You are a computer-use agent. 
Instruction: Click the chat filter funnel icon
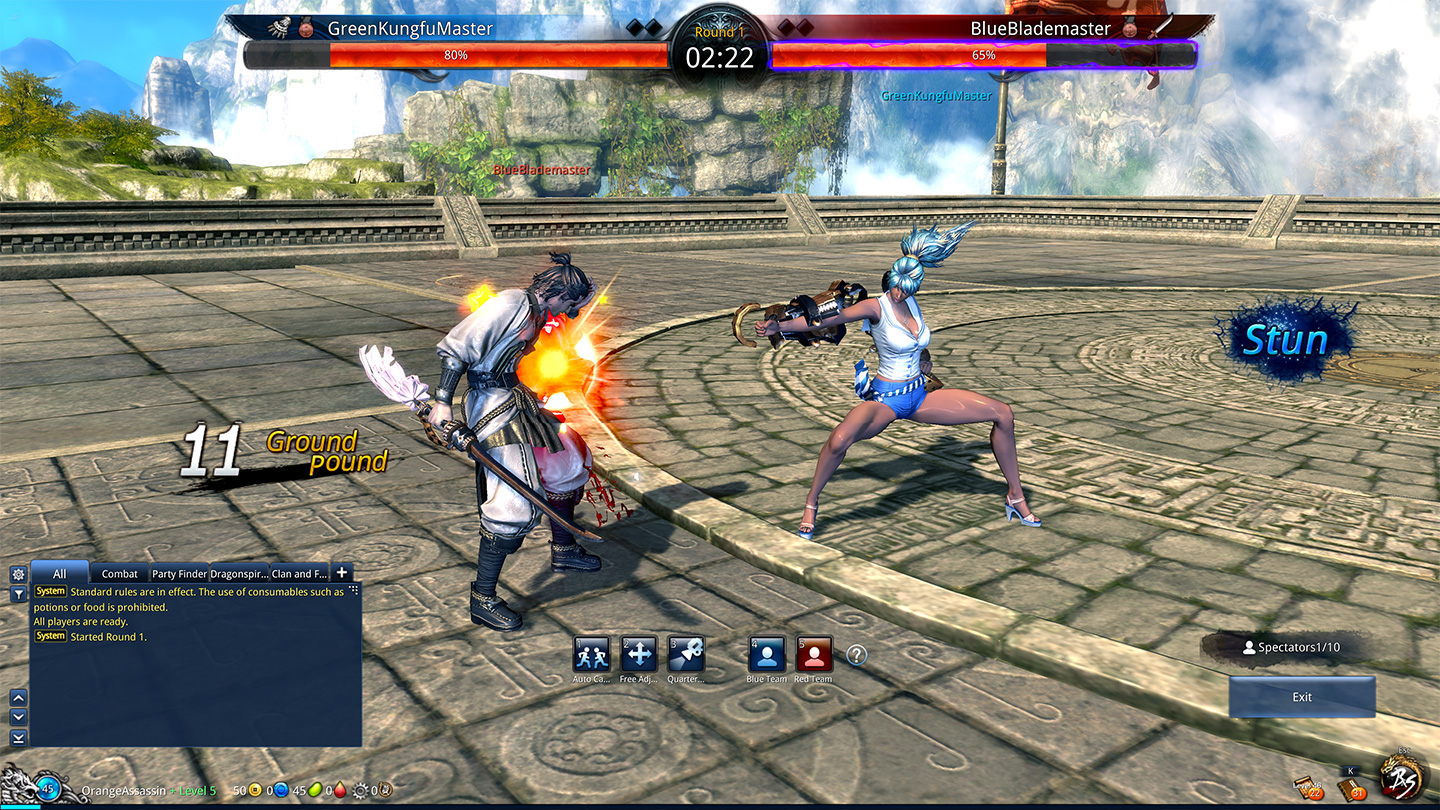(17, 594)
